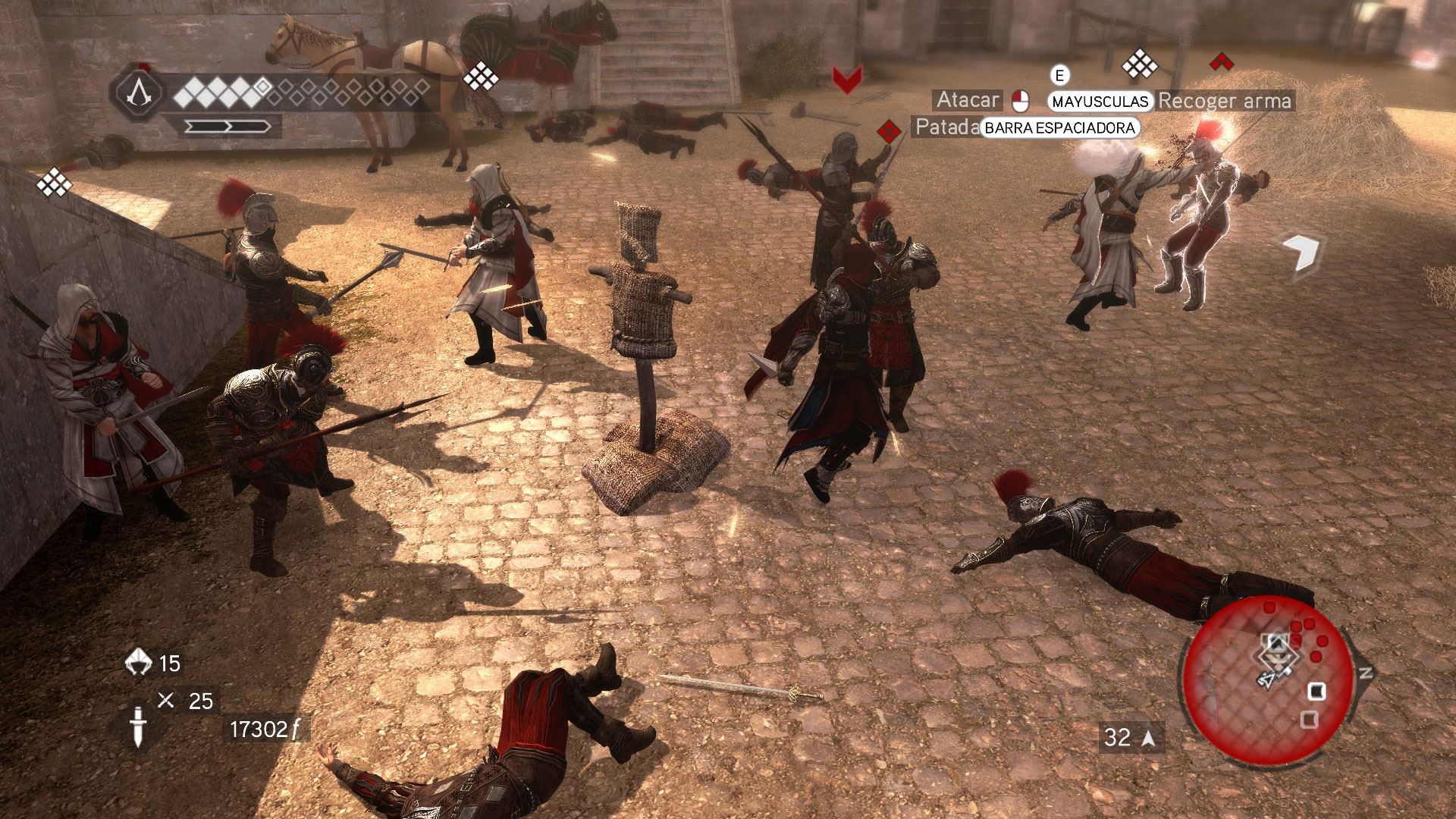Select the white square marker on minimap

pyautogui.click(x=1317, y=691)
